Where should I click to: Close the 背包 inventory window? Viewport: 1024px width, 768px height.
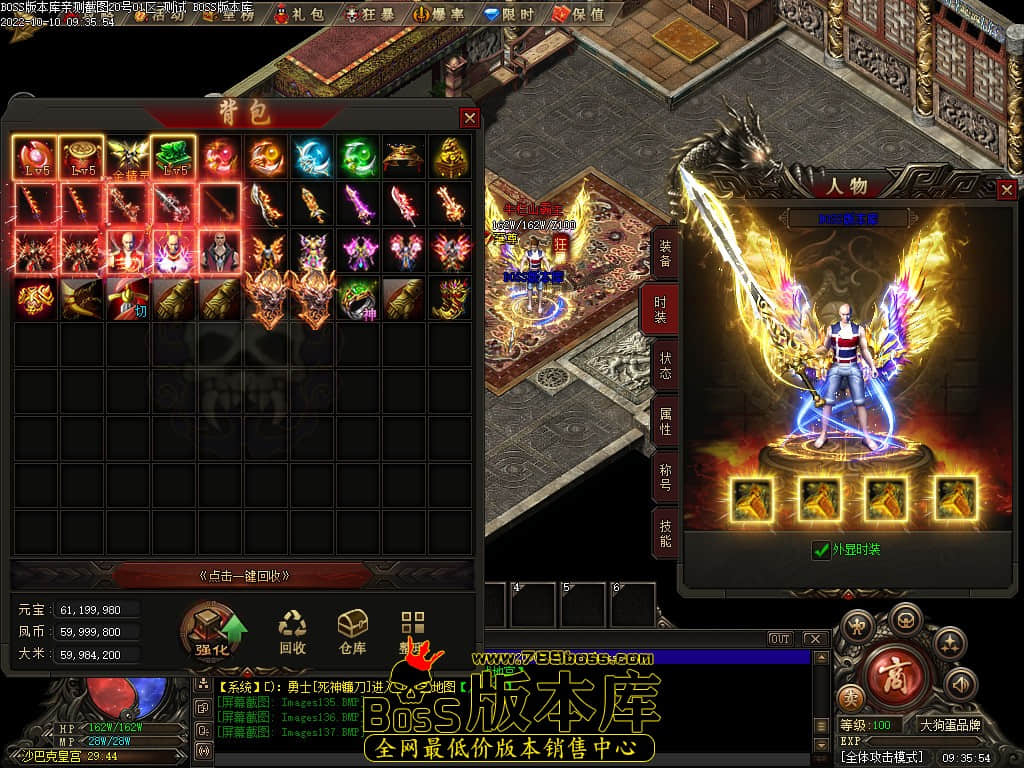469,118
